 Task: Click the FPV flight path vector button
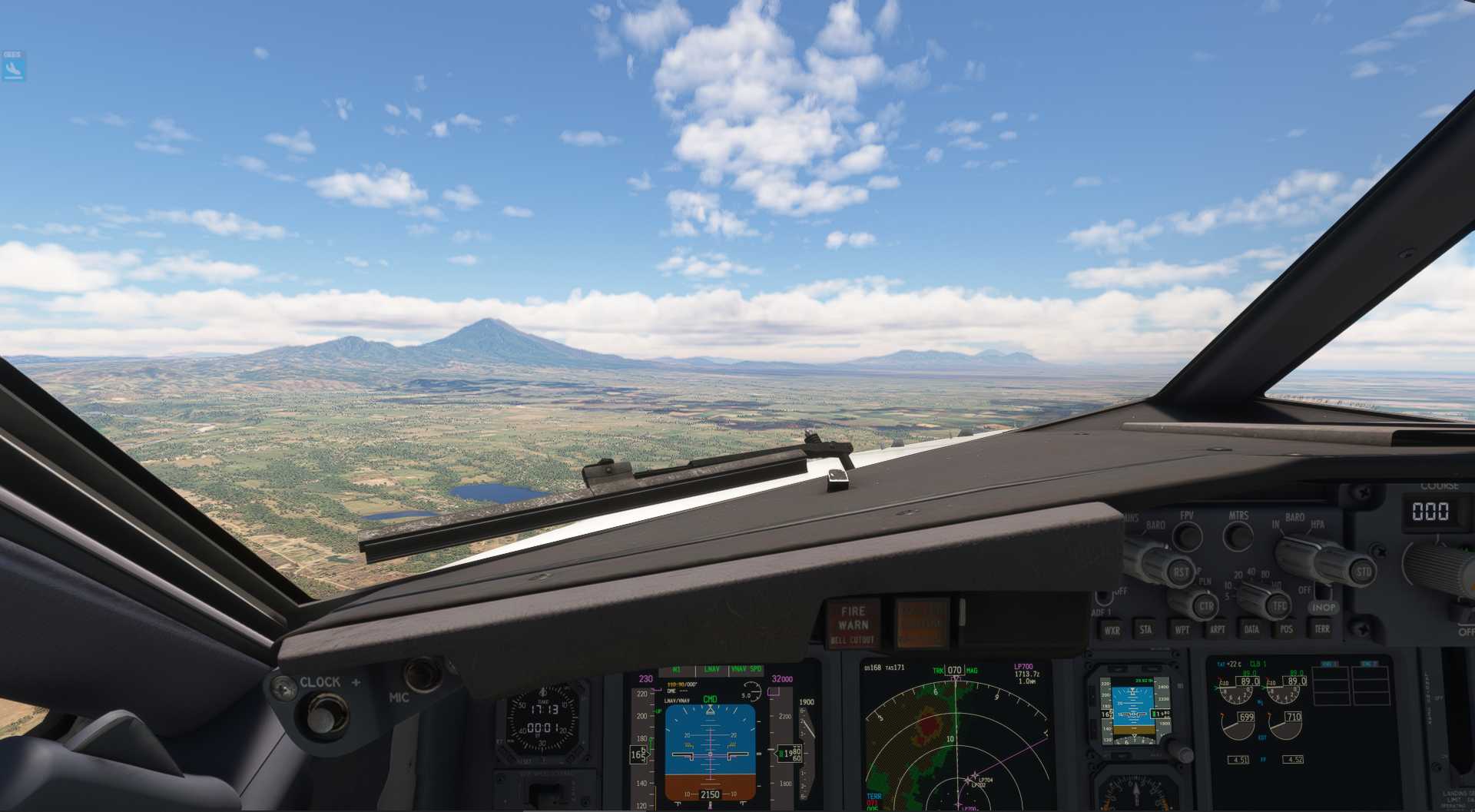click(x=1188, y=535)
